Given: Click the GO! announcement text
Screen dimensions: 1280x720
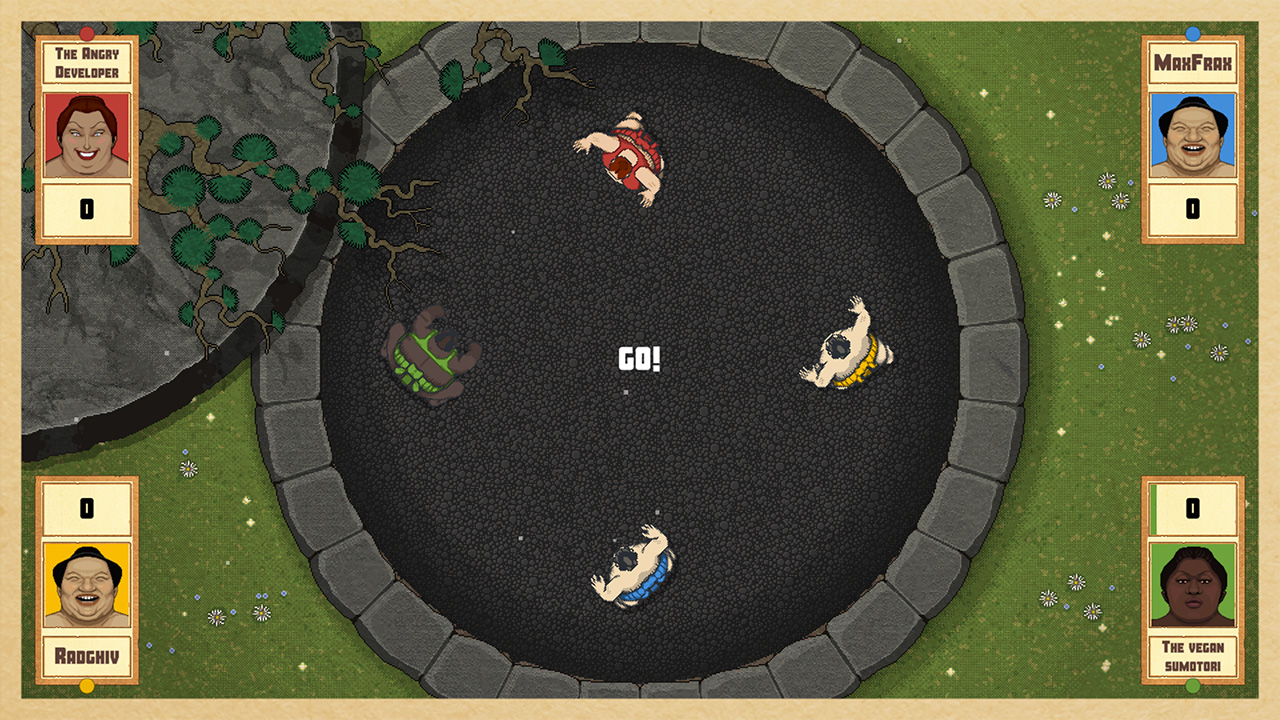Looking at the screenshot, I should [640, 358].
